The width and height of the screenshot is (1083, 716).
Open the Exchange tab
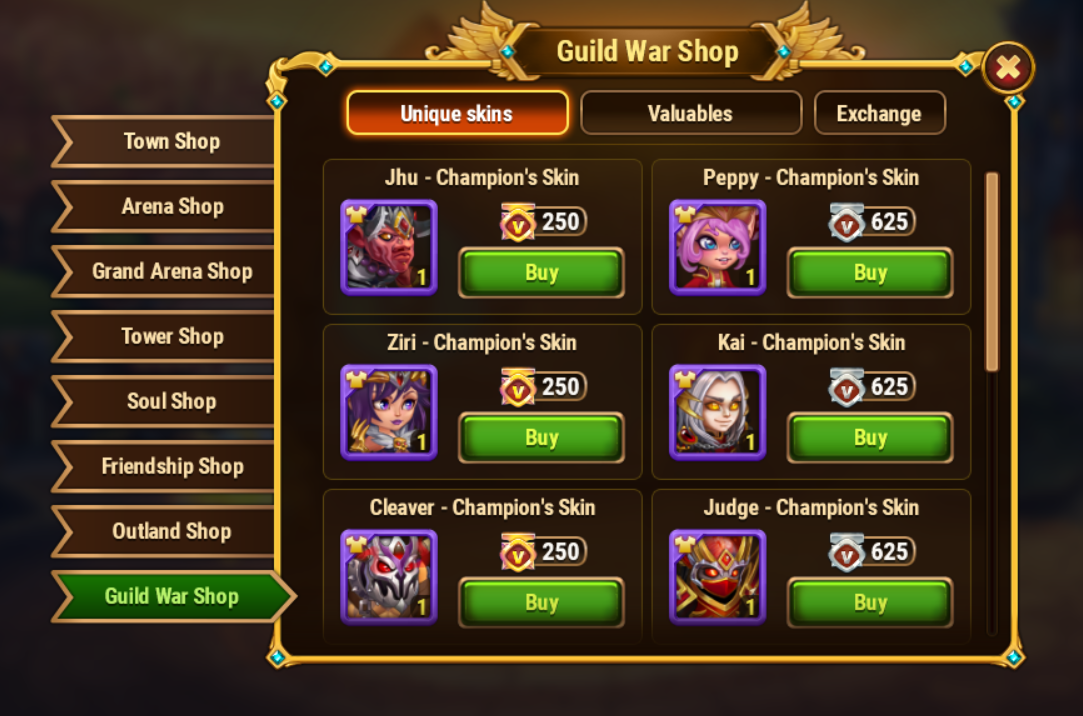pyautogui.click(x=879, y=113)
